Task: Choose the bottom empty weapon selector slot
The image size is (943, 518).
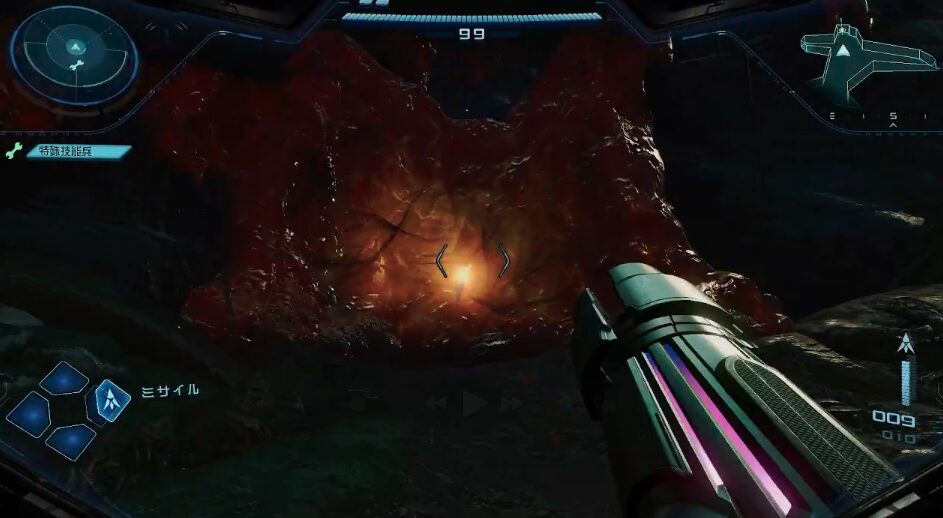Action: pyautogui.click(x=70, y=440)
